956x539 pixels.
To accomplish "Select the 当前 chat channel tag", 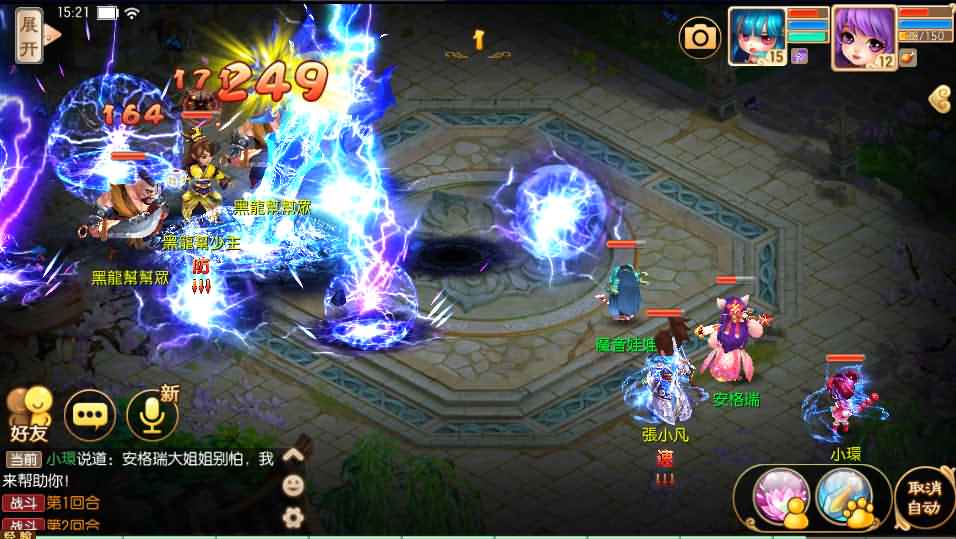I will click(x=23, y=460).
